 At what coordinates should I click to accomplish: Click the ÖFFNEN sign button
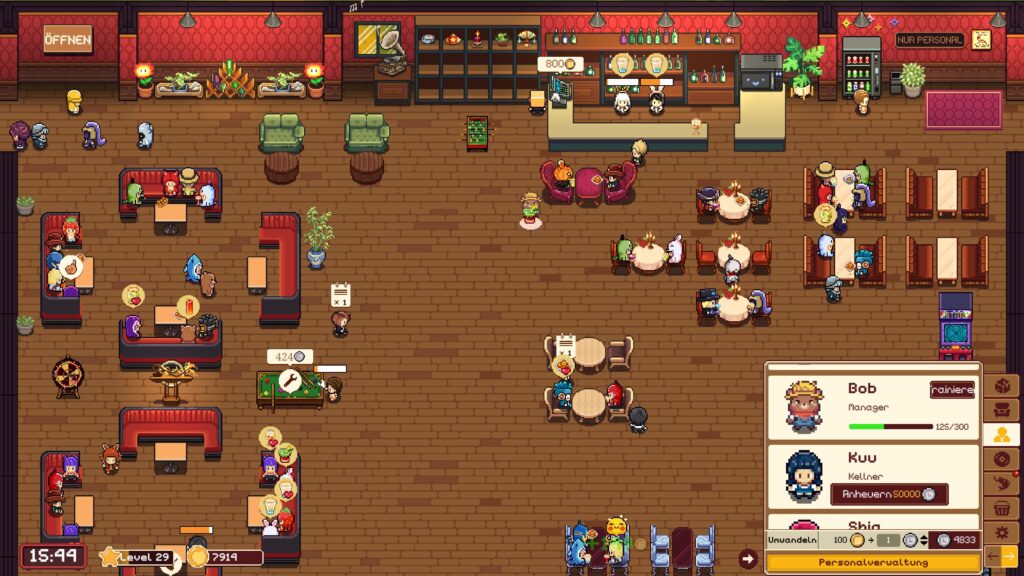pos(67,41)
